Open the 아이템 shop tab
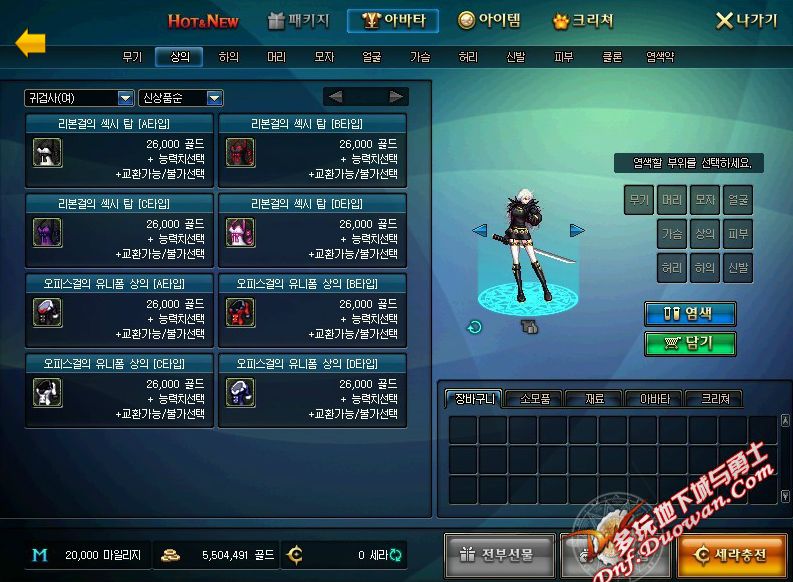This screenshot has width=793, height=582. (490, 21)
